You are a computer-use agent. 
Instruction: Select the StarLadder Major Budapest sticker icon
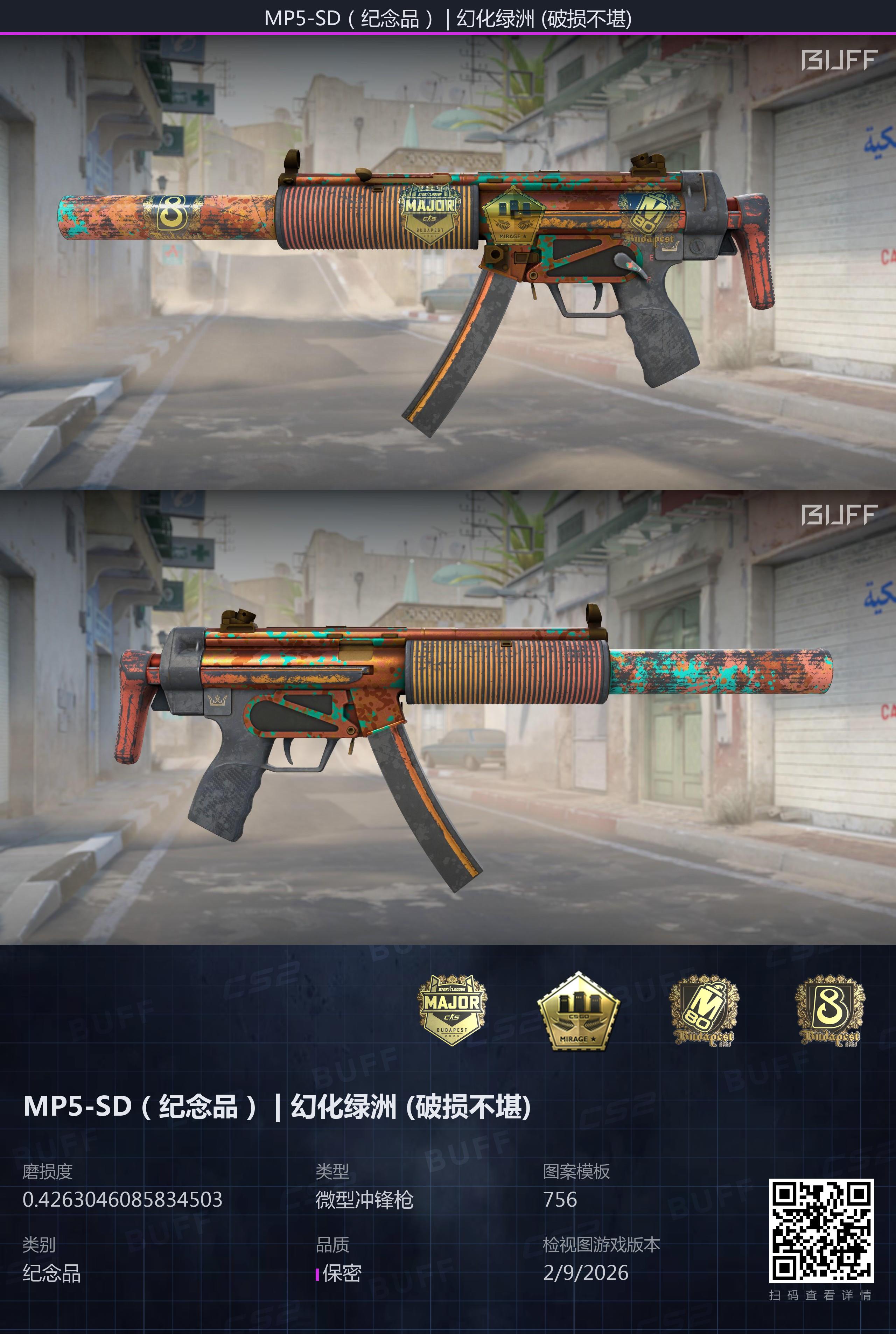pyautogui.click(x=452, y=1010)
